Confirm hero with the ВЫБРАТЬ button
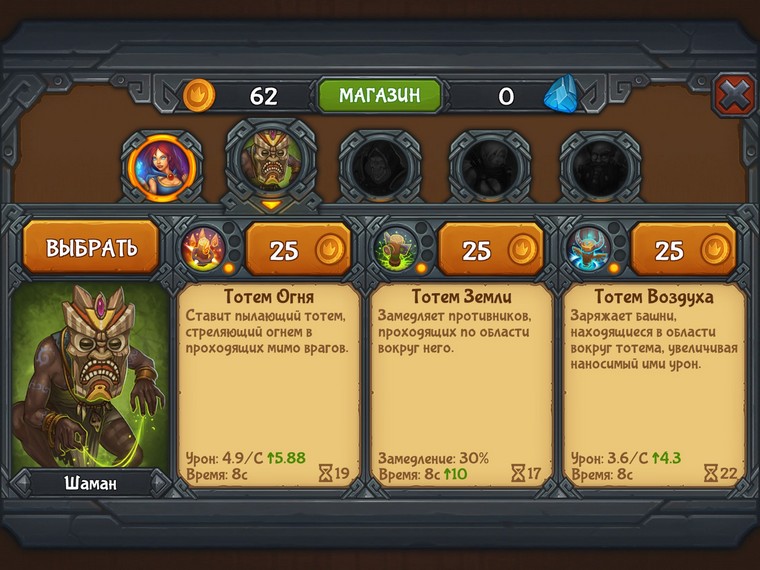The width and height of the screenshot is (760, 570). click(x=91, y=246)
